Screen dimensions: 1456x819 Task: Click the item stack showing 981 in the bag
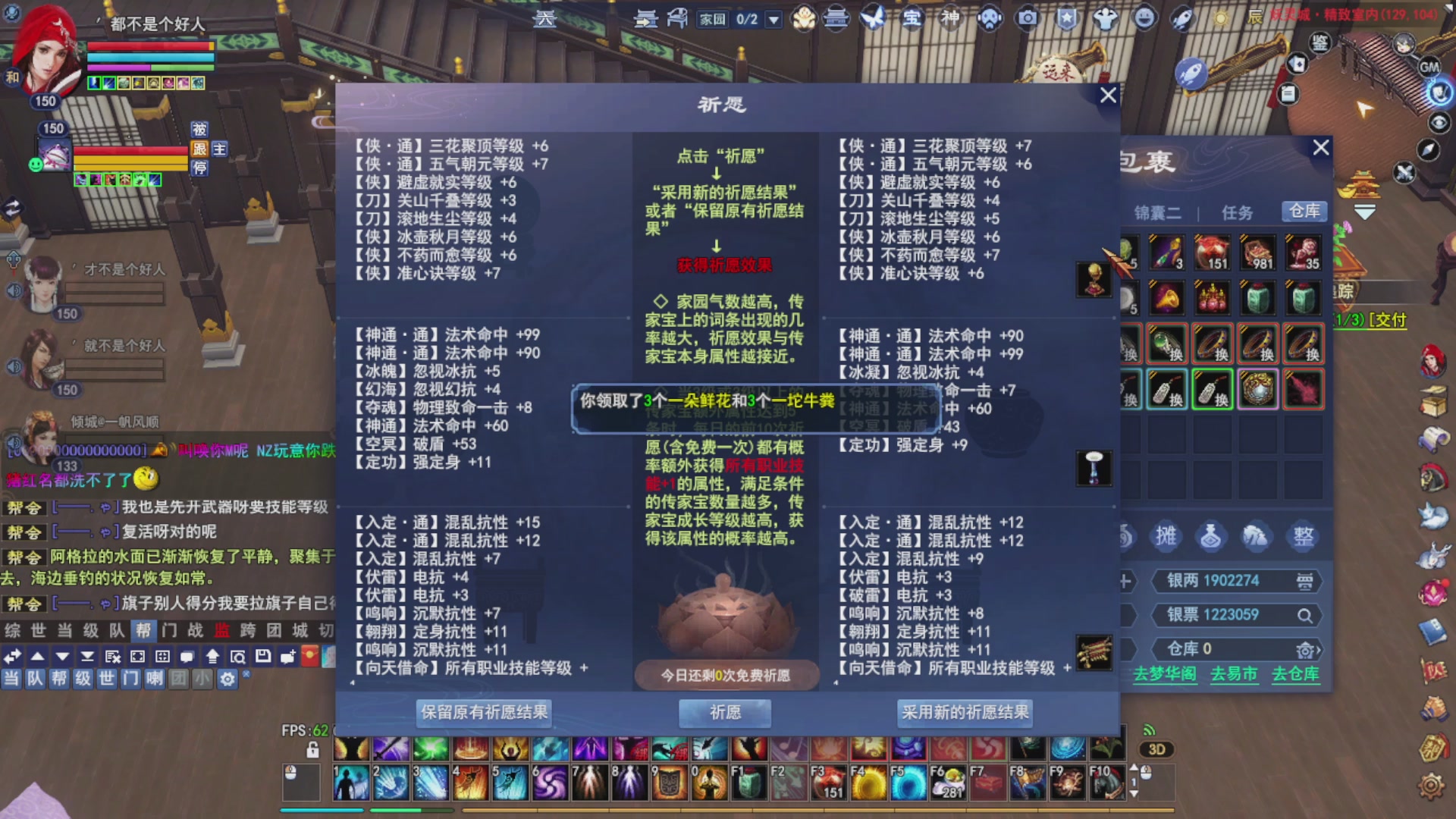point(1257,253)
